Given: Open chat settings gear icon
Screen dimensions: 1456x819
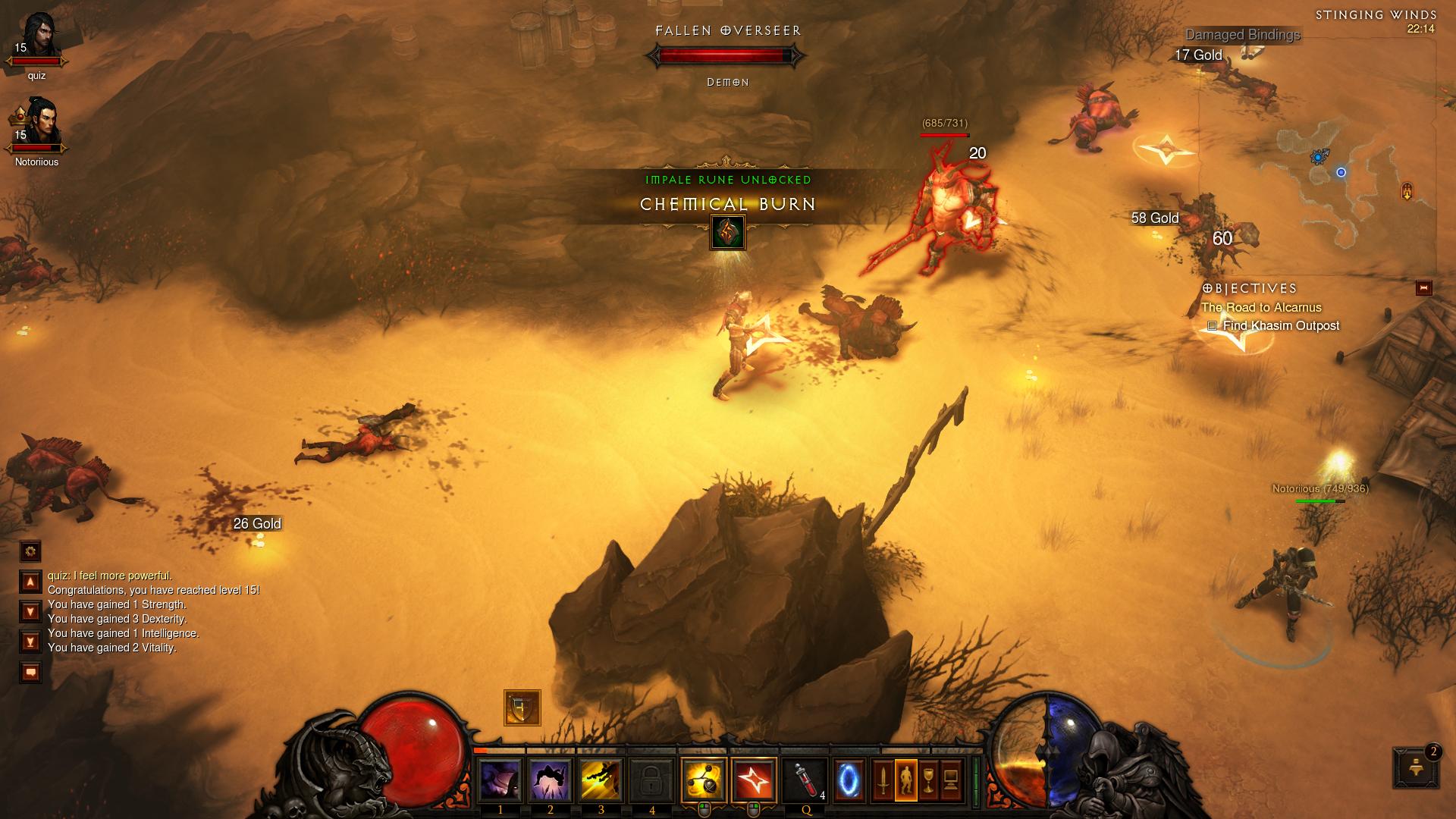Looking at the screenshot, I should pyautogui.click(x=30, y=551).
